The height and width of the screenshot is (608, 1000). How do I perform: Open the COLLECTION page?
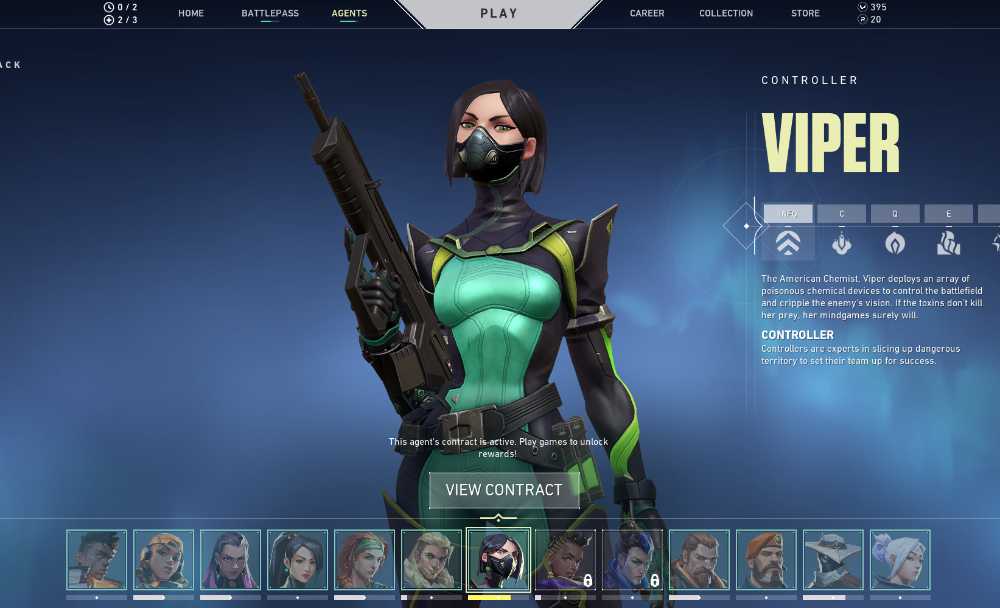726,14
